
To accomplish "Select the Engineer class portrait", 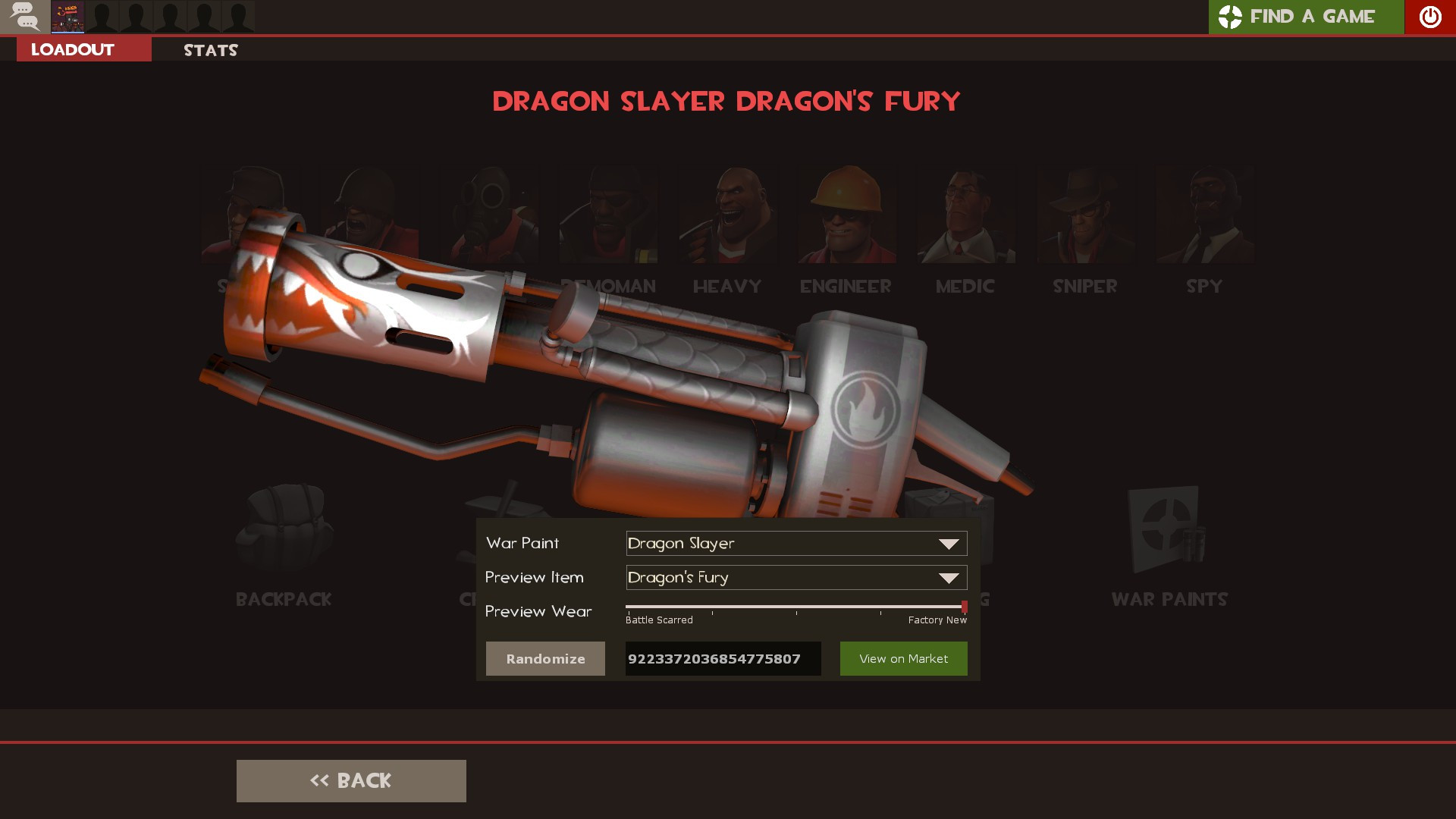I will (846, 216).
